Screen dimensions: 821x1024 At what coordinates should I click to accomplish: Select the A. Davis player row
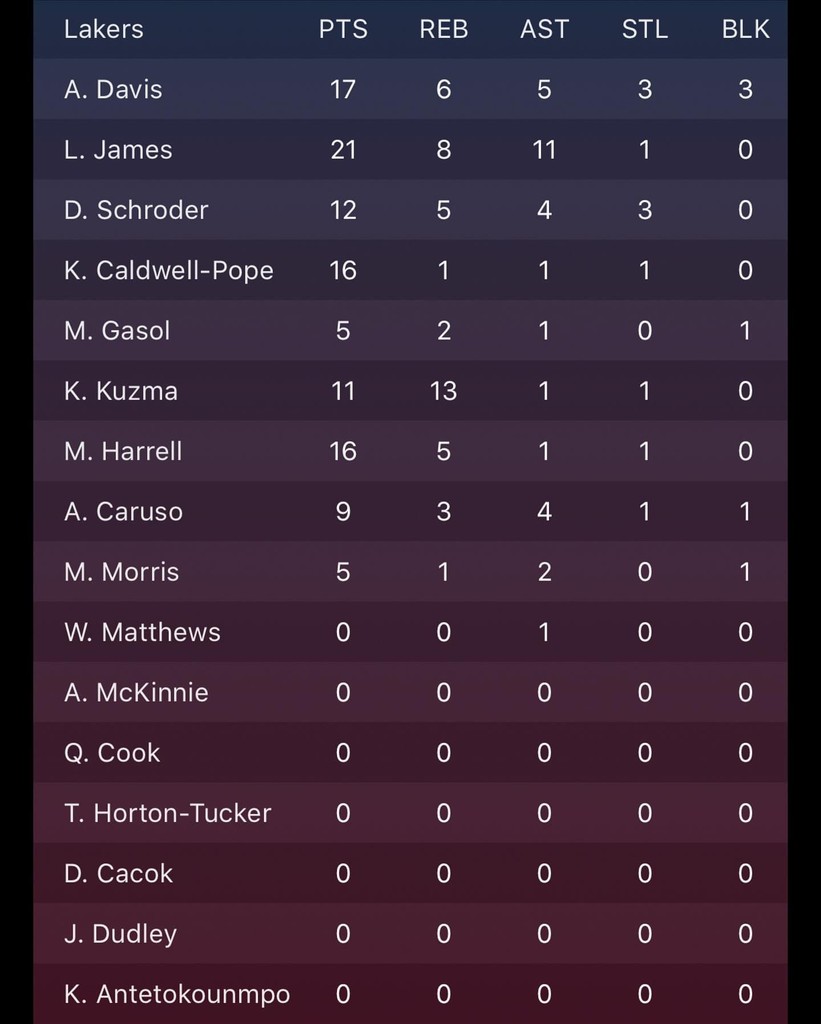tap(113, 90)
